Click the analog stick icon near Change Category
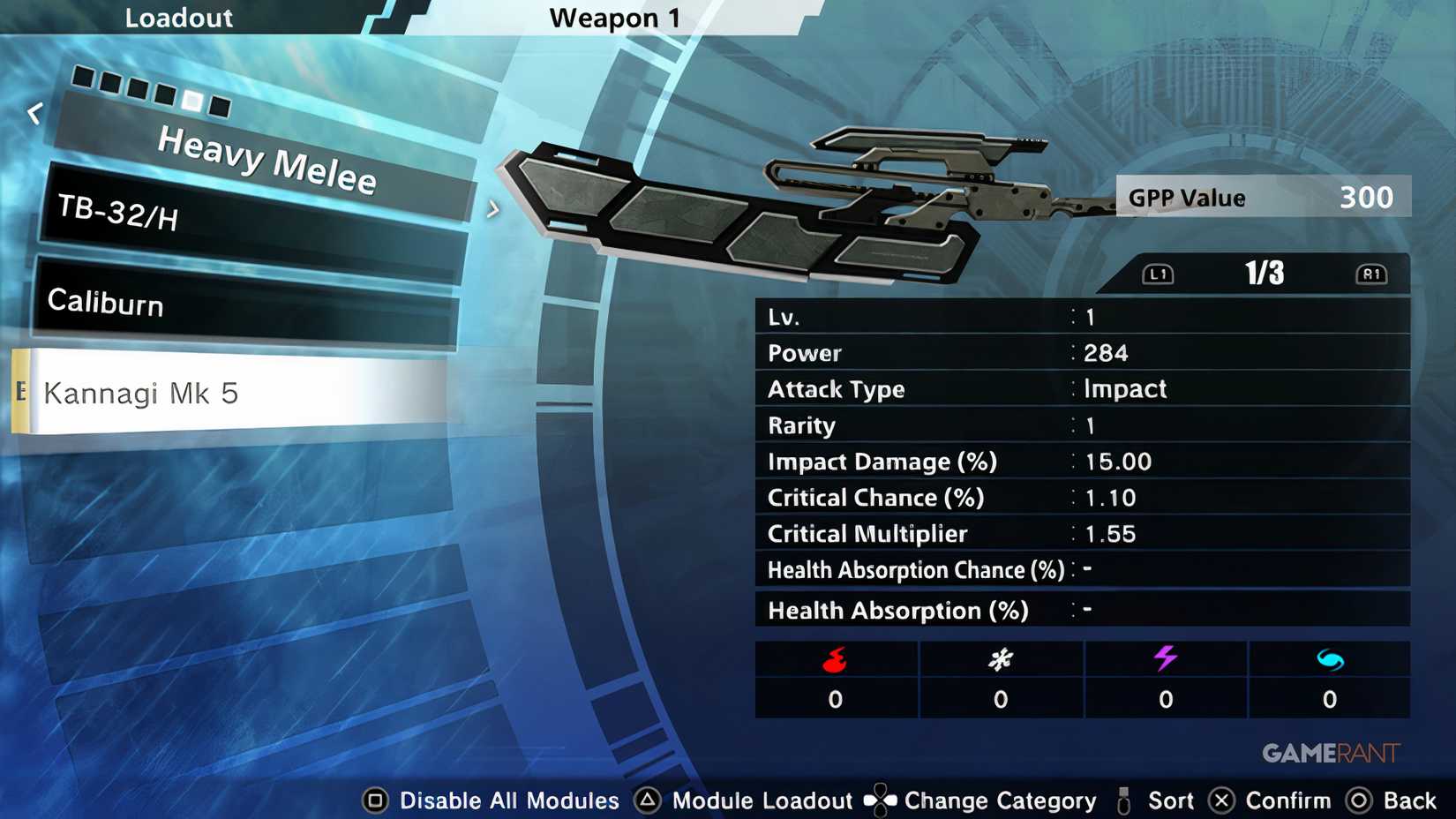This screenshot has height=819, width=1456. (879, 800)
